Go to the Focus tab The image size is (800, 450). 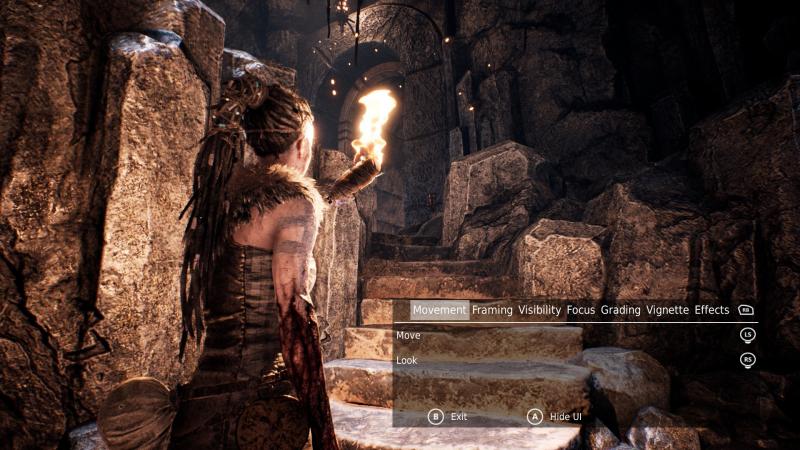[x=581, y=310]
